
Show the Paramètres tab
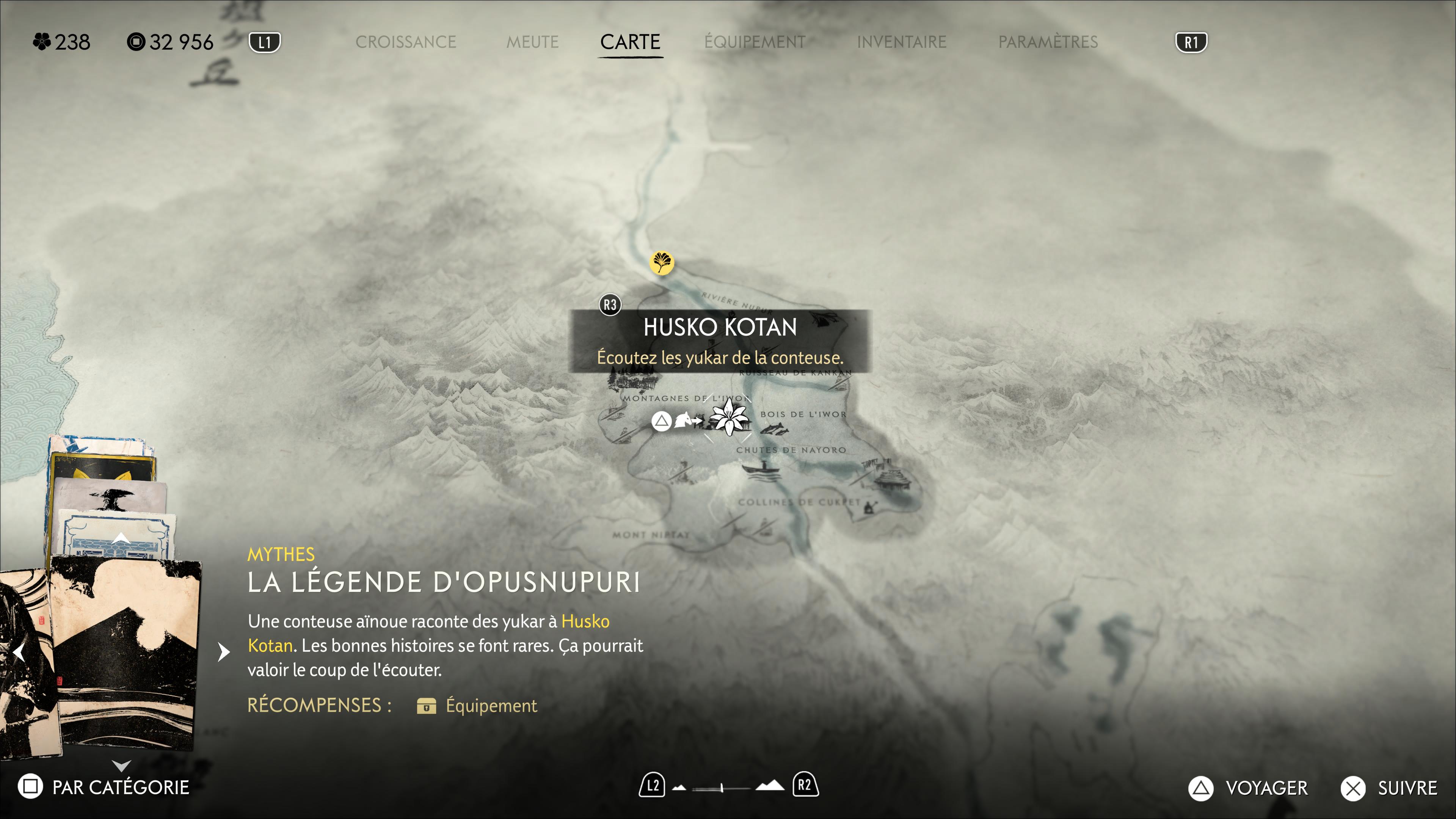tap(1047, 42)
